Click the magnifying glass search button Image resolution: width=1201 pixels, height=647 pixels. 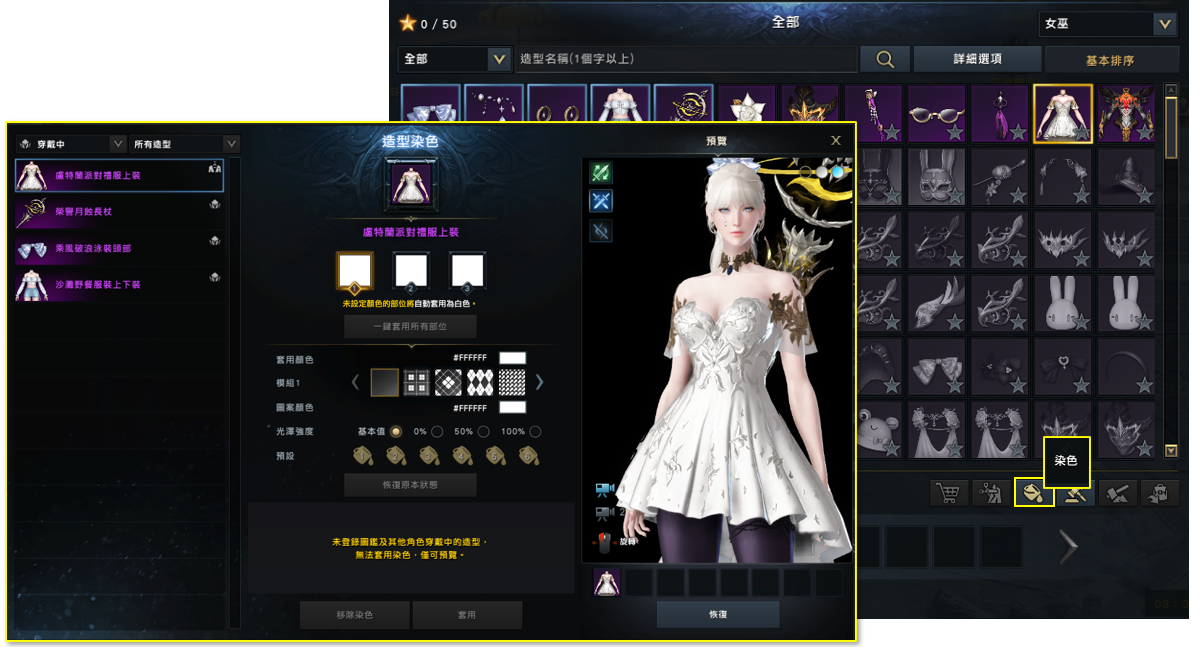(885, 59)
